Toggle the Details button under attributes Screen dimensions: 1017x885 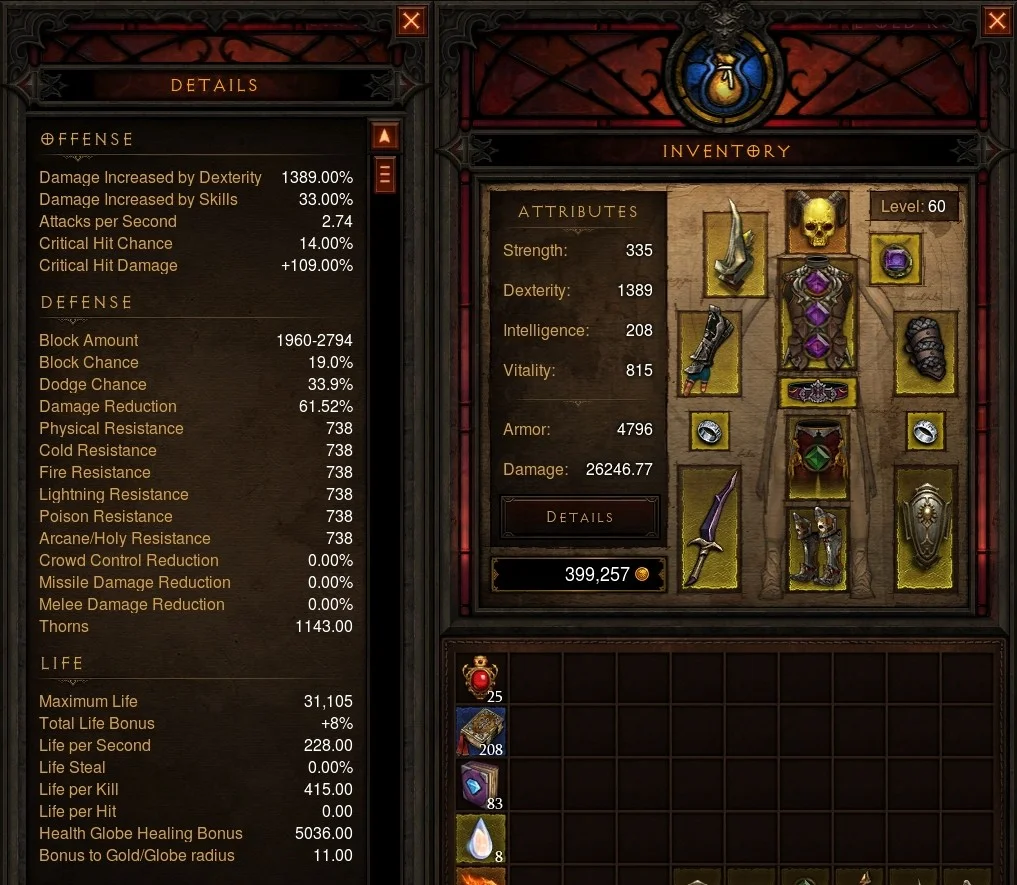pyautogui.click(x=580, y=517)
